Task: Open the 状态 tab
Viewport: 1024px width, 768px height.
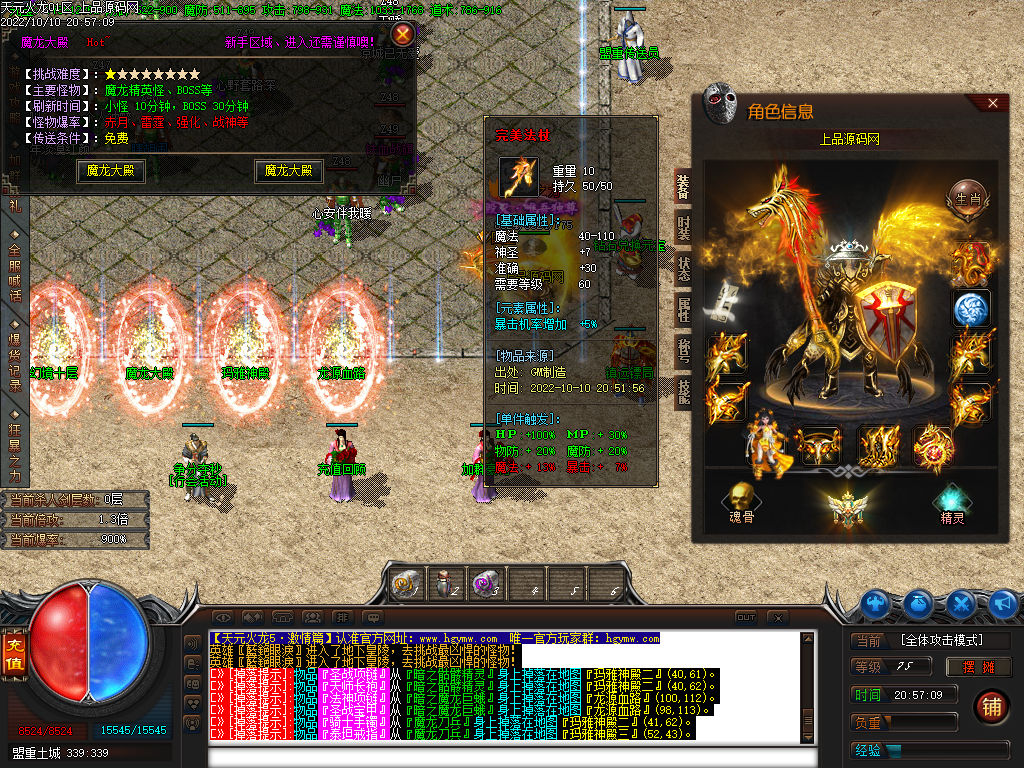Action: coord(683,270)
